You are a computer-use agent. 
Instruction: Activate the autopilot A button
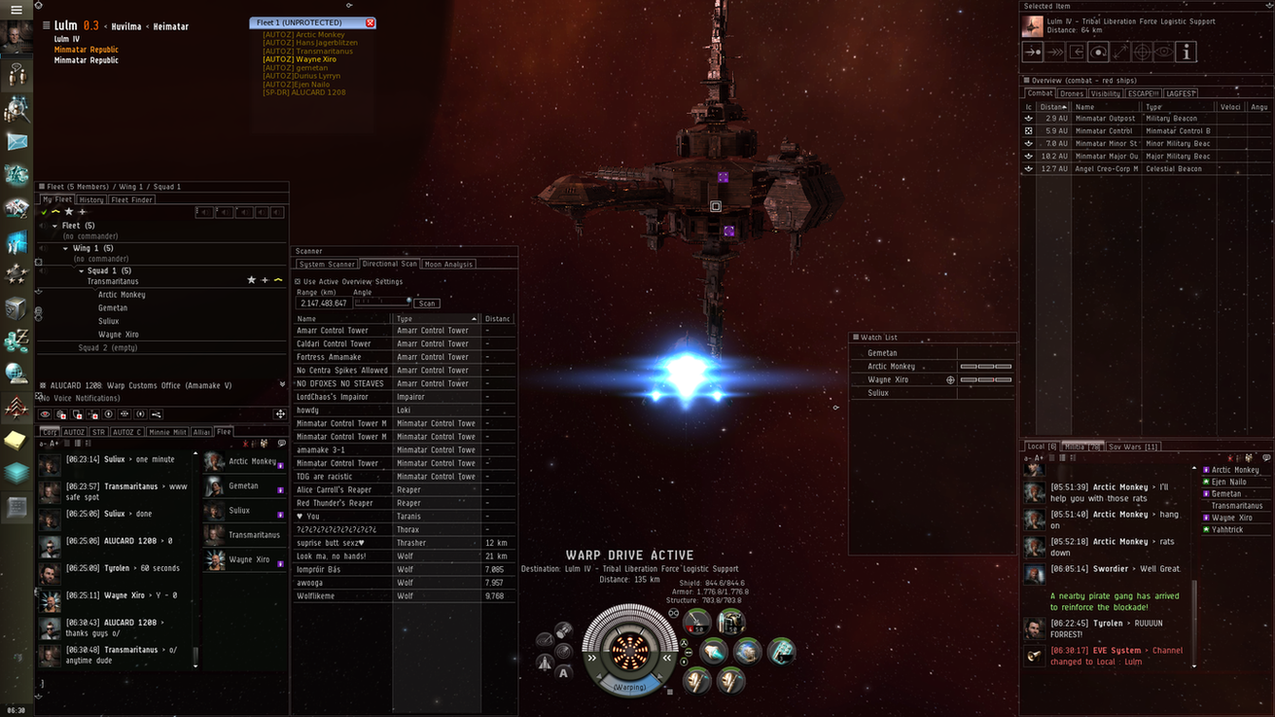click(x=564, y=672)
